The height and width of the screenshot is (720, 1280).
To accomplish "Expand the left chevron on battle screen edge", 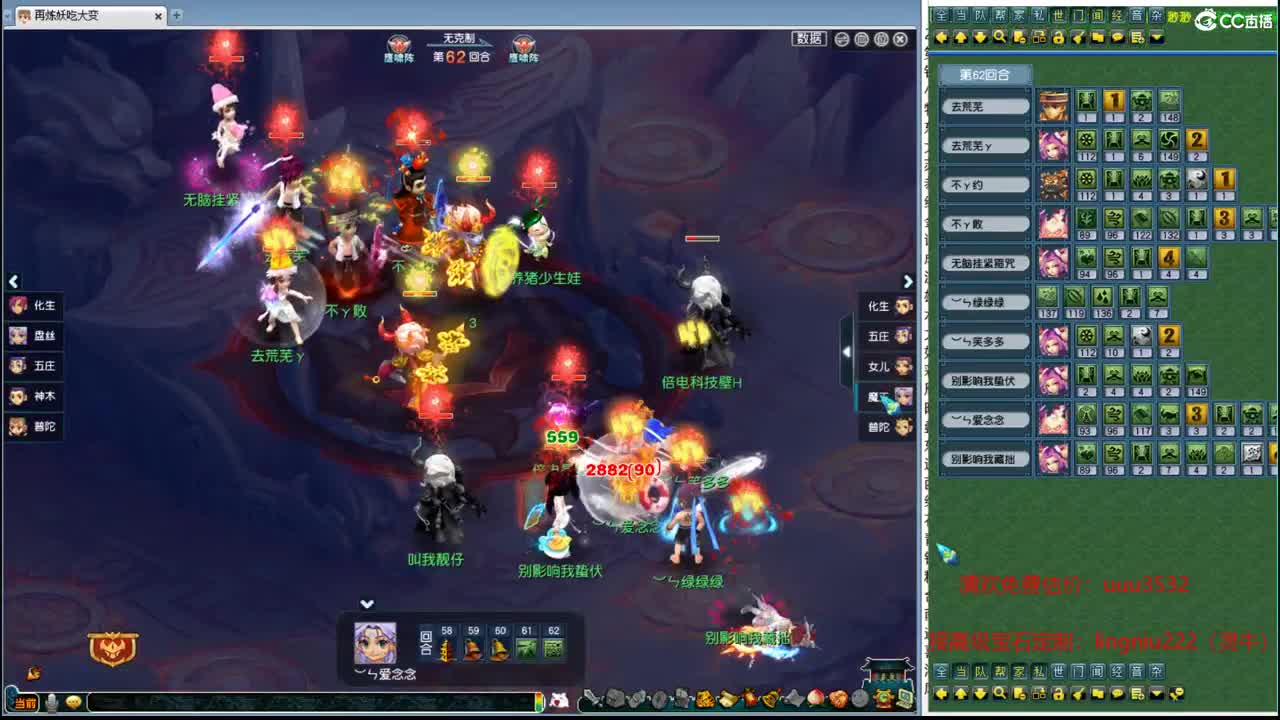I will click(14, 281).
